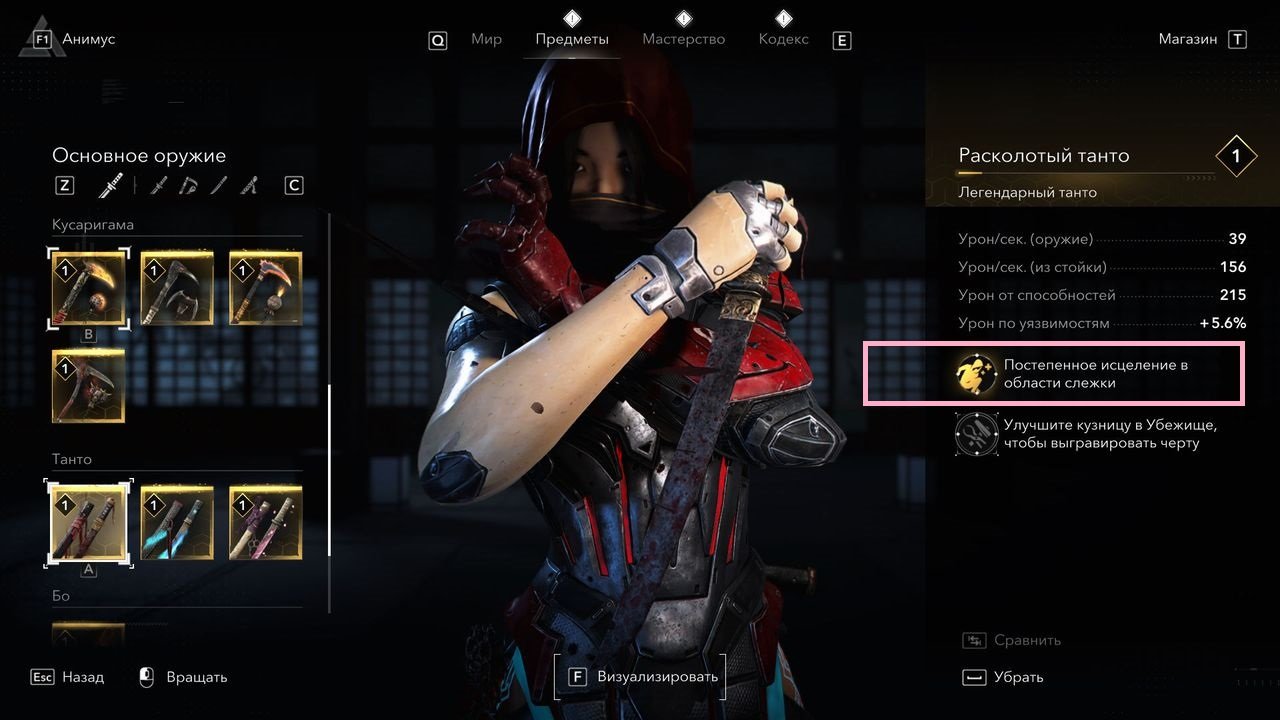Select the purple-pink tanto
Image resolution: width=1280 pixels, height=720 pixels.
pyautogui.click(x=265, y=523)
